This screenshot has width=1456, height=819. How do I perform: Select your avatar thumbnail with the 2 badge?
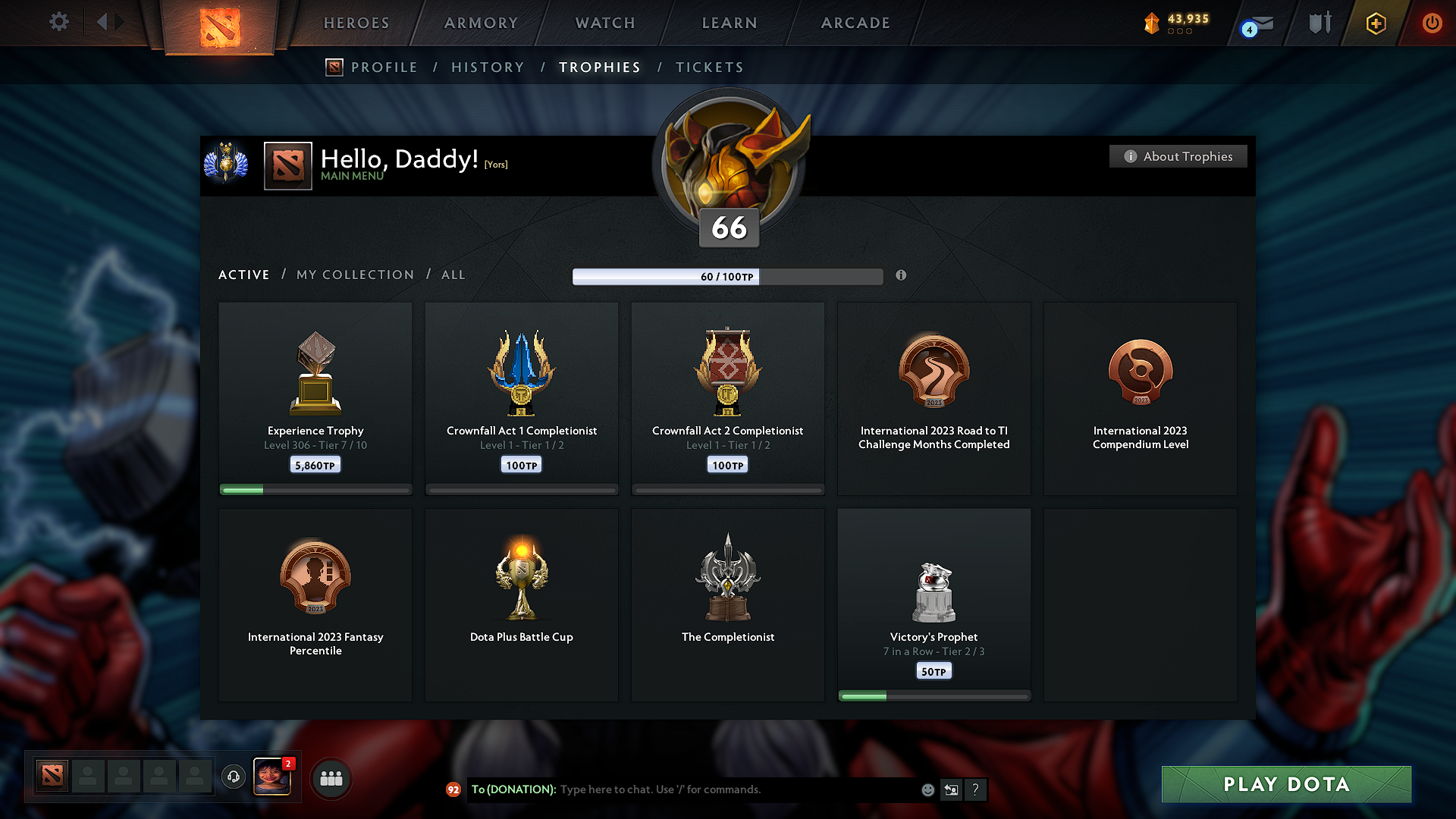[x=272, y=777]
